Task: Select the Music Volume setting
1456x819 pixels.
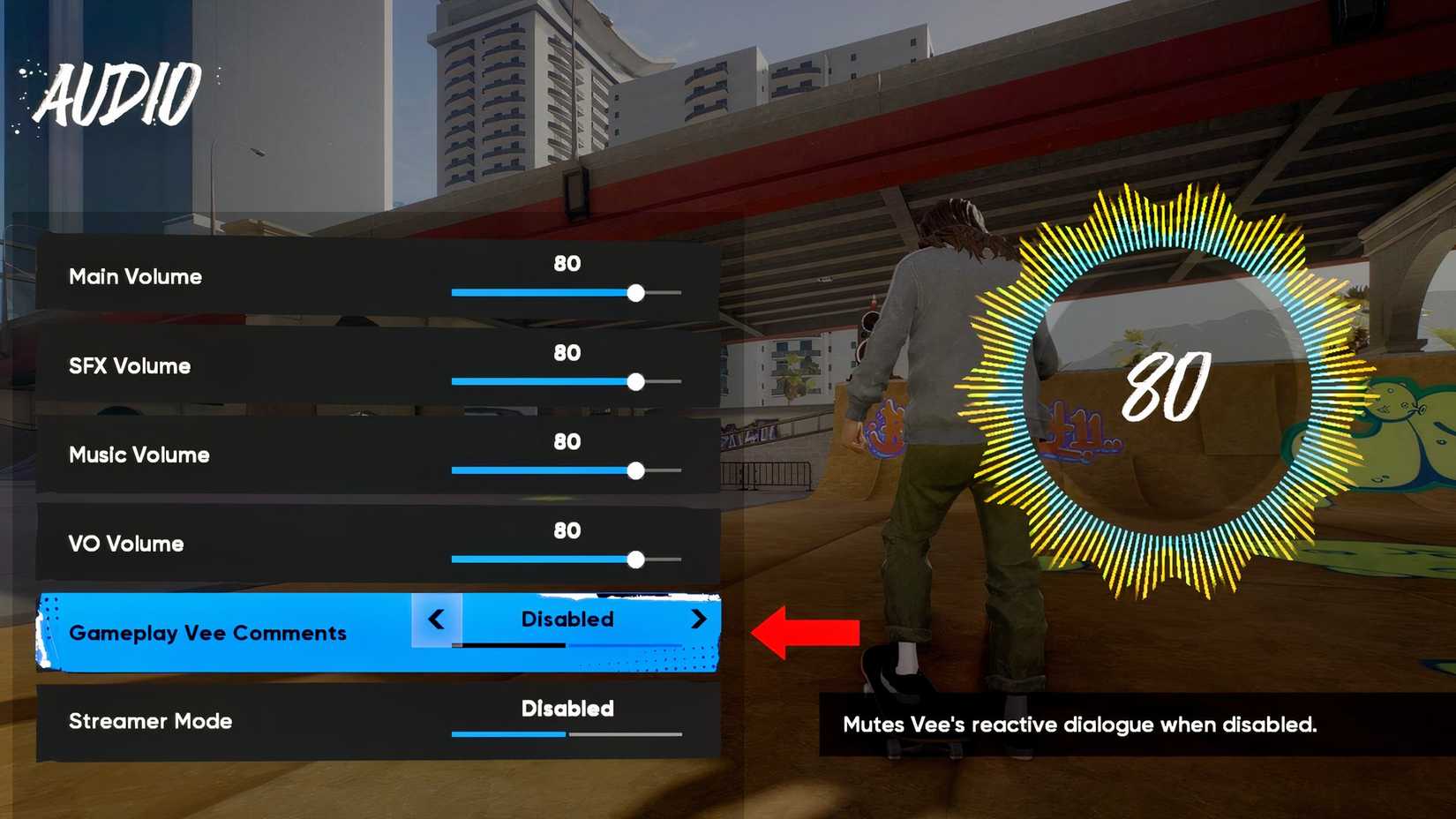Action: [x=137, y=455]
